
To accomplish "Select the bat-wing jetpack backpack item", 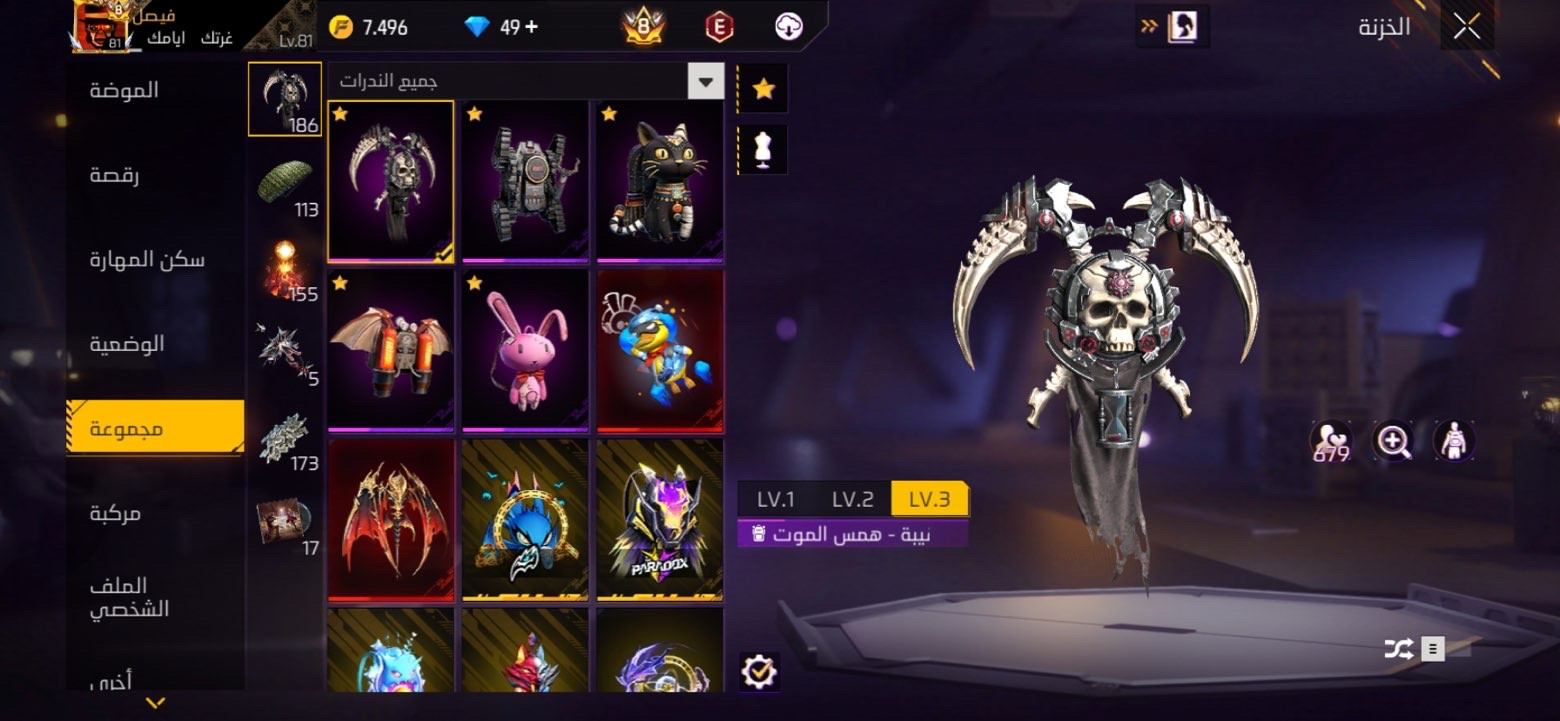I will pos(391,350).
